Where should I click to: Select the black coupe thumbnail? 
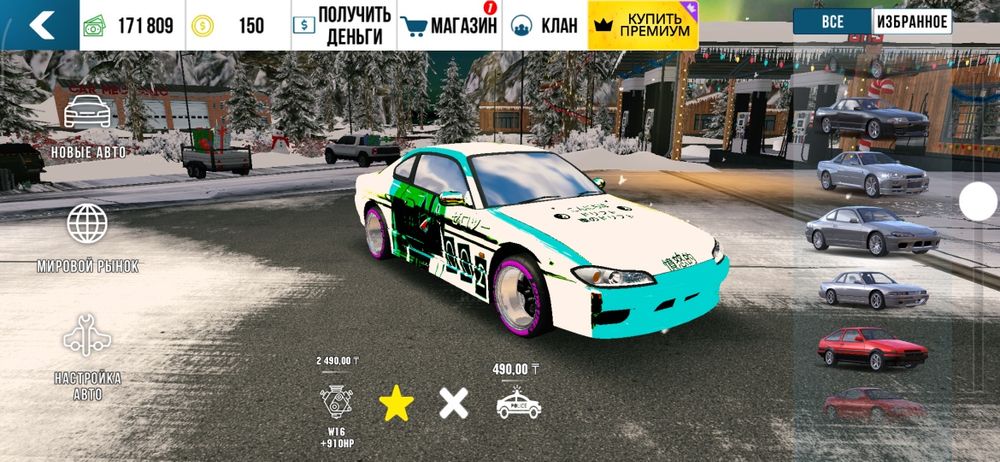(869, 116)
